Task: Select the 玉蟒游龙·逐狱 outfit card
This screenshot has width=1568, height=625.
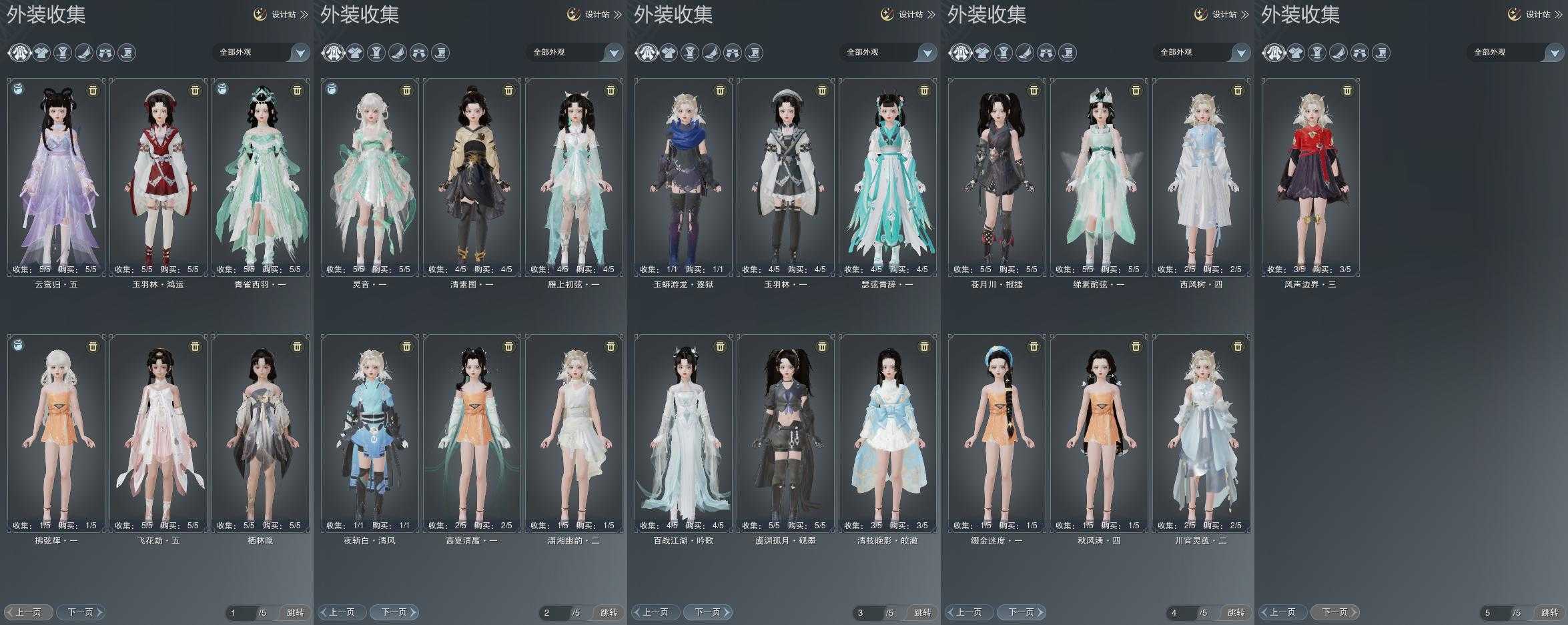Action: (683, 177)
